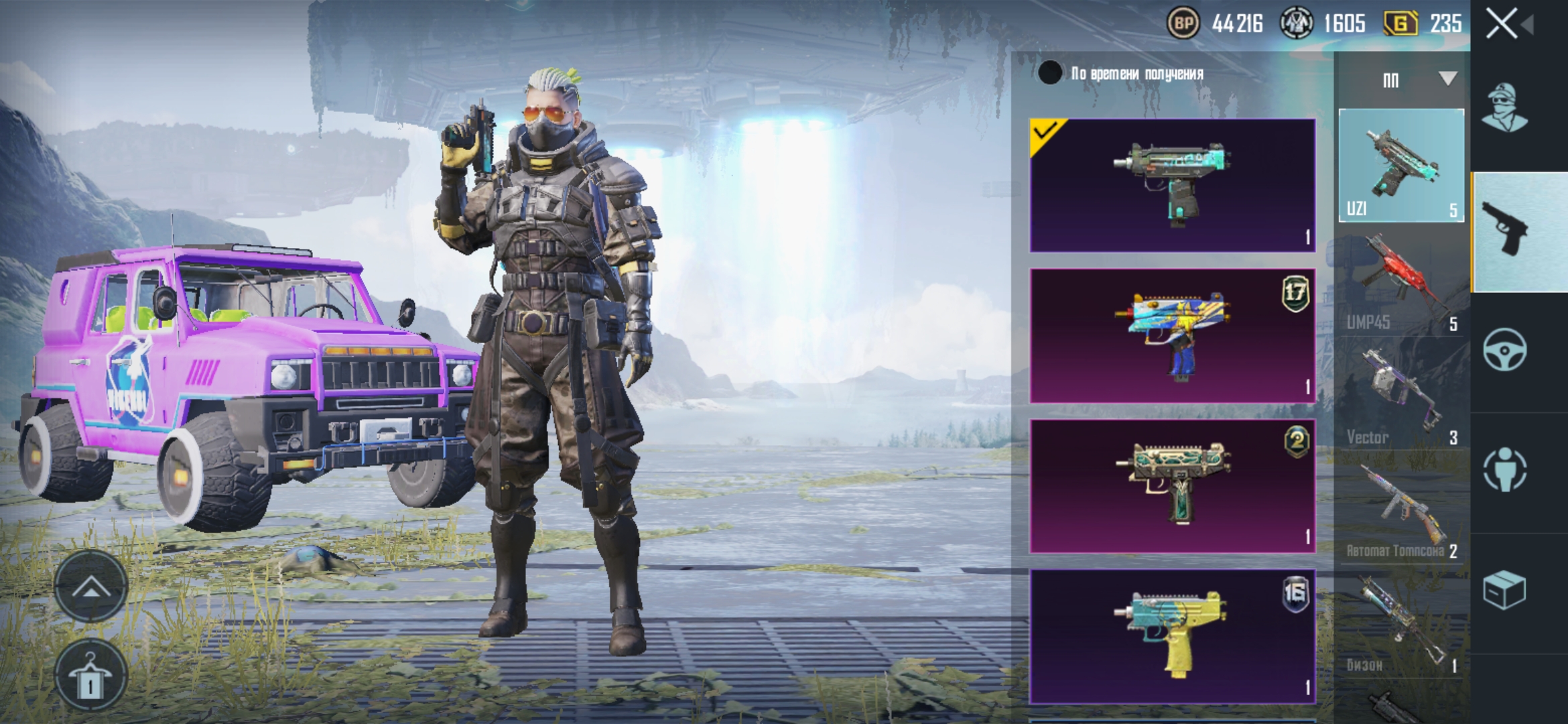Select the equipped teal UZI skin

(1172, 185)
